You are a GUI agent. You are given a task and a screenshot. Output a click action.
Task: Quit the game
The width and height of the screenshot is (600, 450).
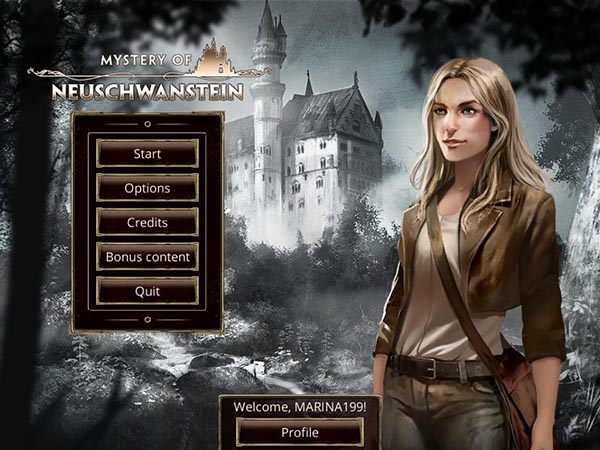point(147,290)
